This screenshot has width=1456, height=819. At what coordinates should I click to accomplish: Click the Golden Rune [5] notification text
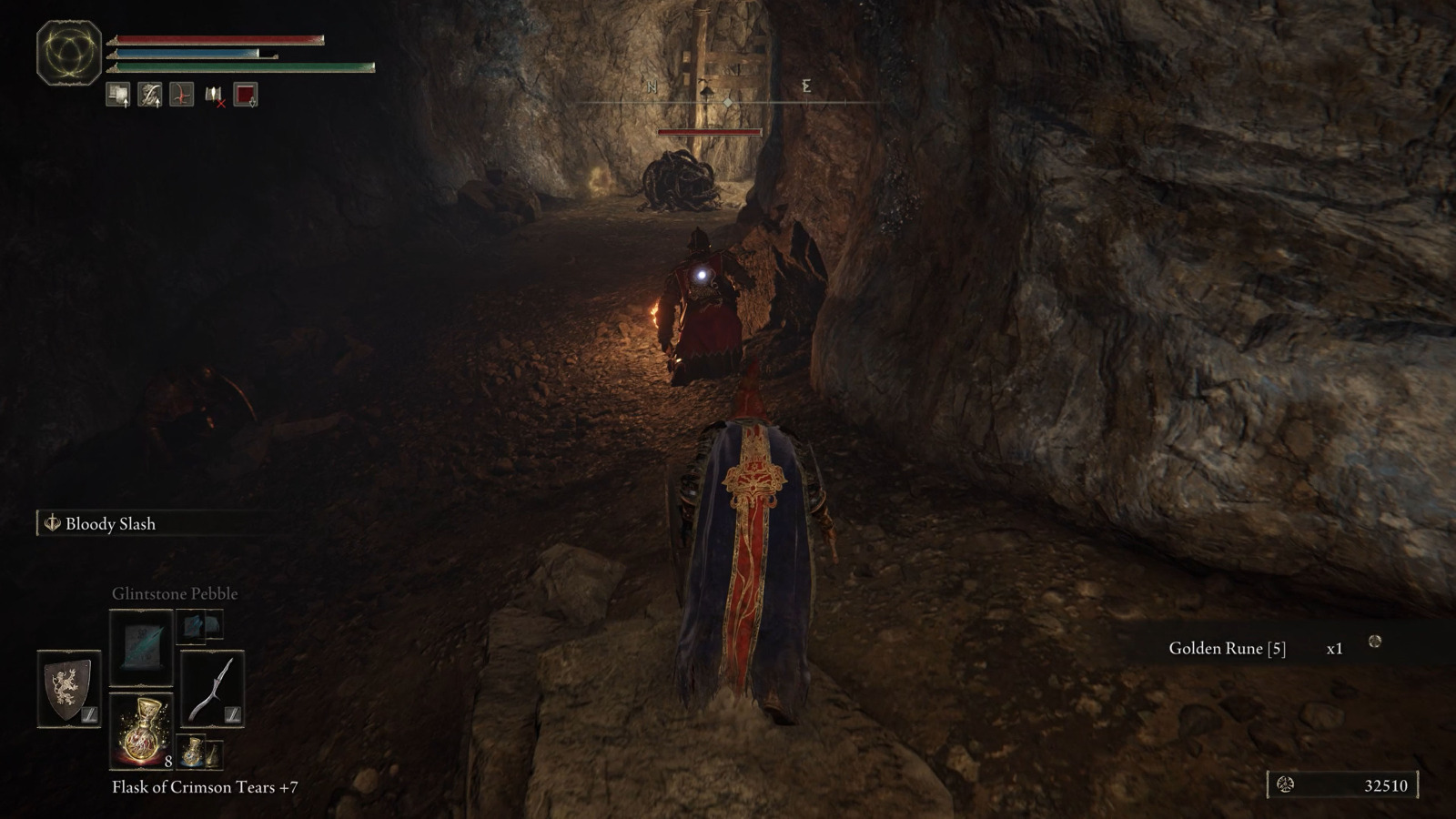point(1227,649)
